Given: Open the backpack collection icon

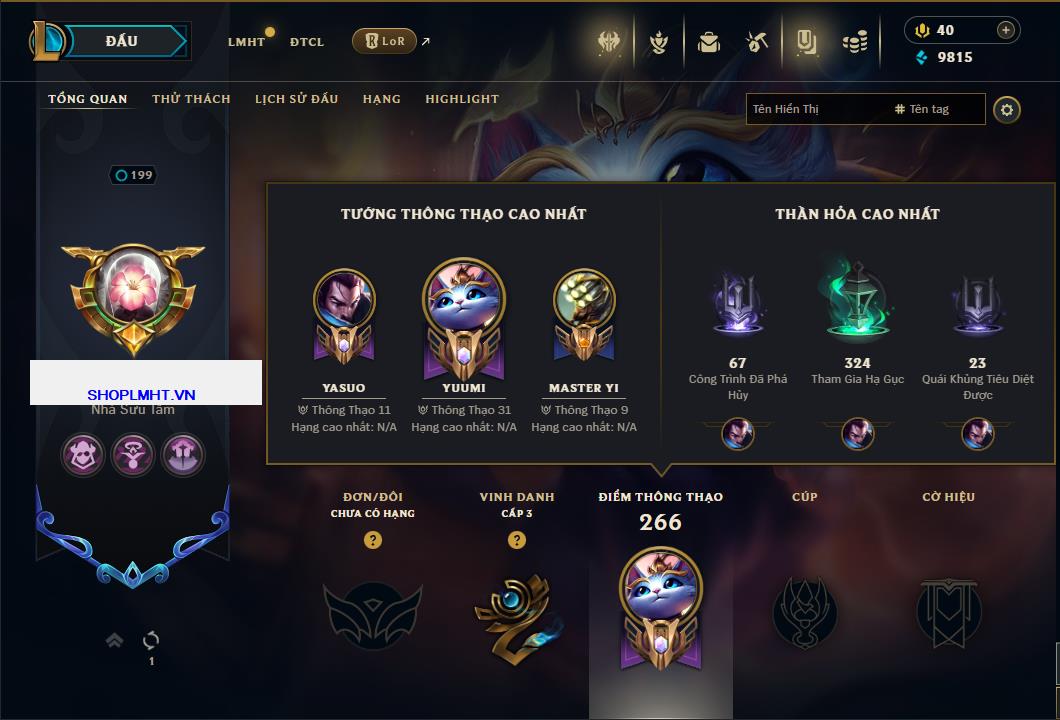Looking at the screenshot, I should 709,42.
